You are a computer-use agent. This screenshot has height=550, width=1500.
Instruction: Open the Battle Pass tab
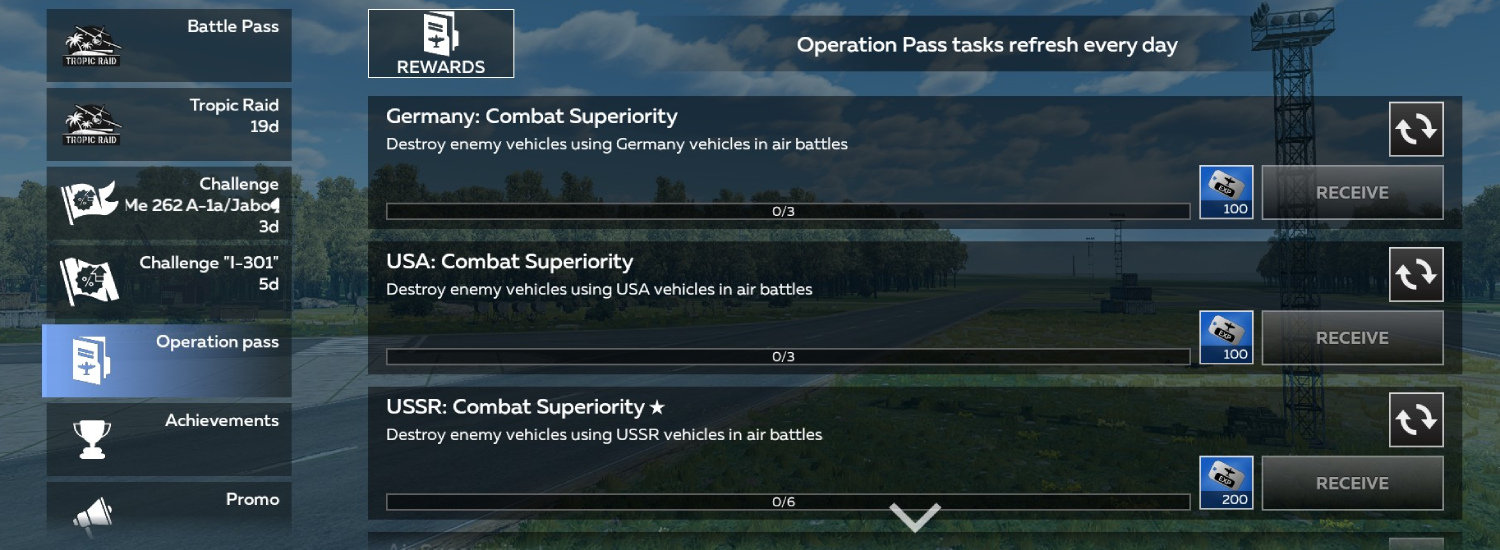point(168,45)
